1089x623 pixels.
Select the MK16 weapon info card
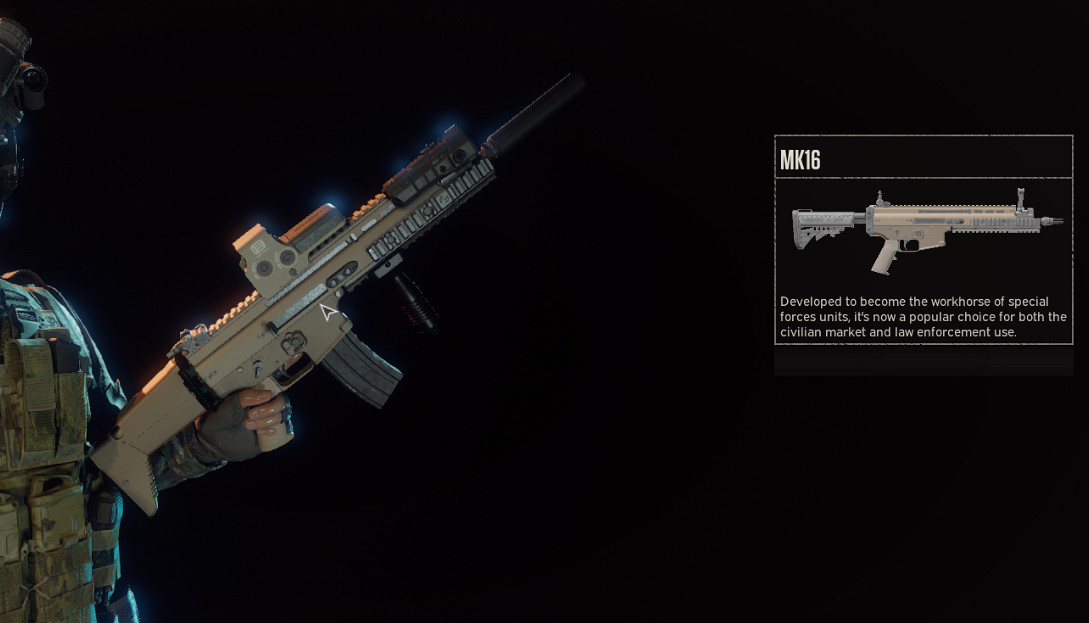923,240
